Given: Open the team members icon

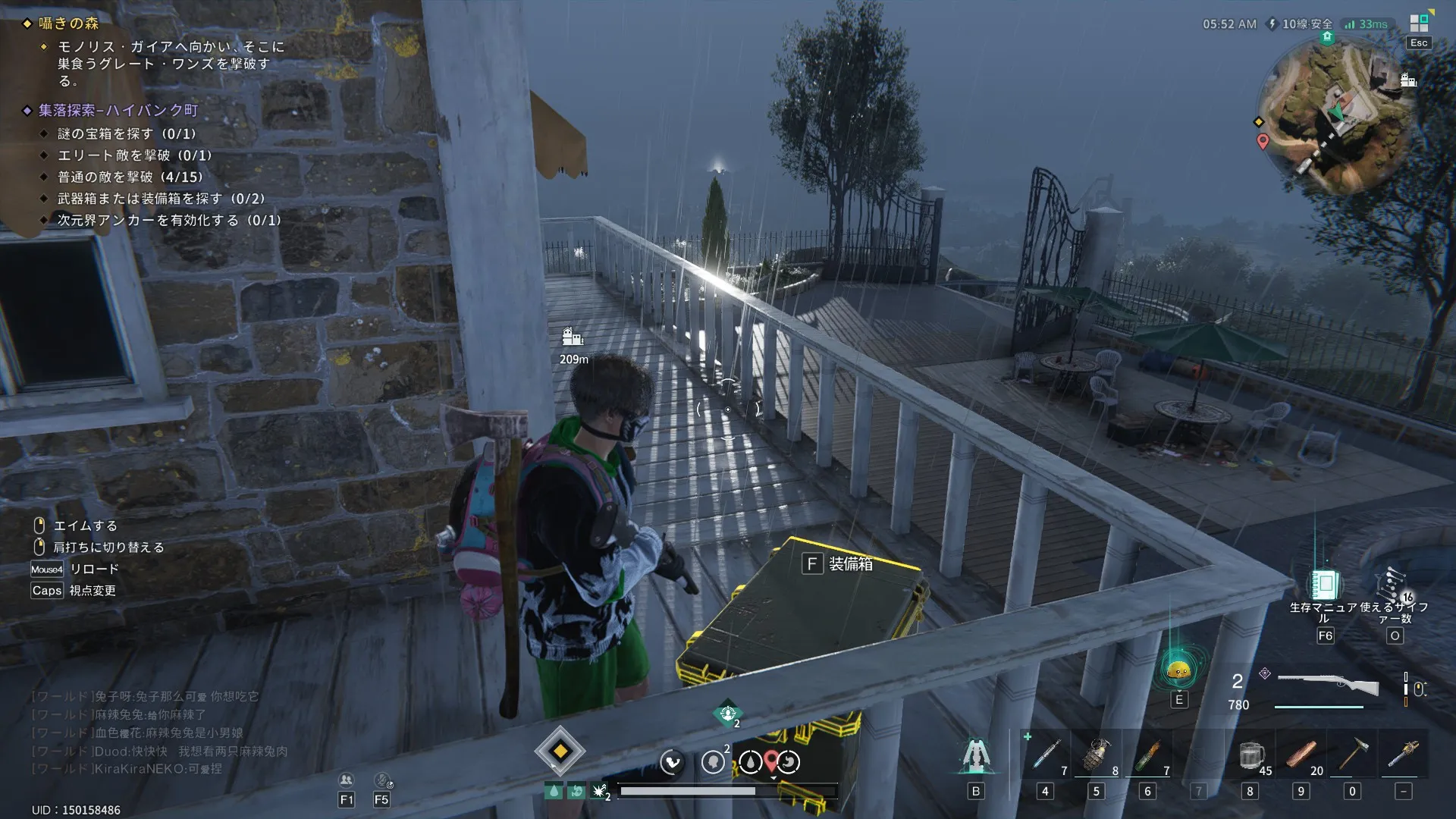Looking at the screenshot, I should (347, 780).
